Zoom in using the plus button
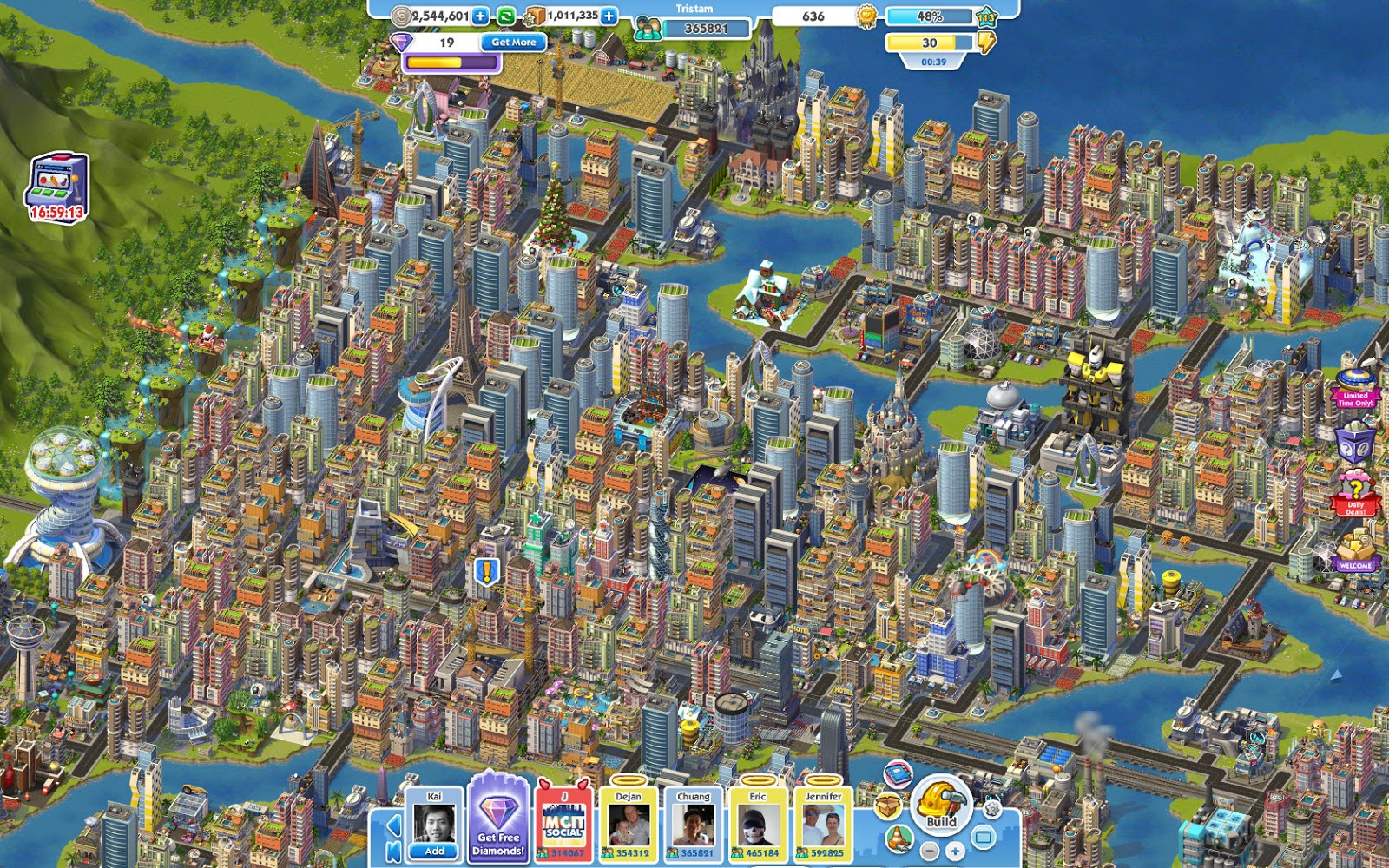Image resolution: width=1389 pixels, height=868 pixels. pos(955,851)
